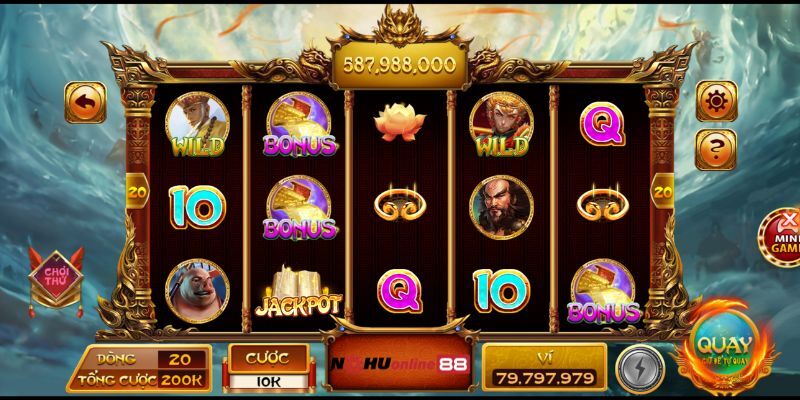Open the gear settings menu
This screenshot has height=400, width=800.
[x=716, y=101]
